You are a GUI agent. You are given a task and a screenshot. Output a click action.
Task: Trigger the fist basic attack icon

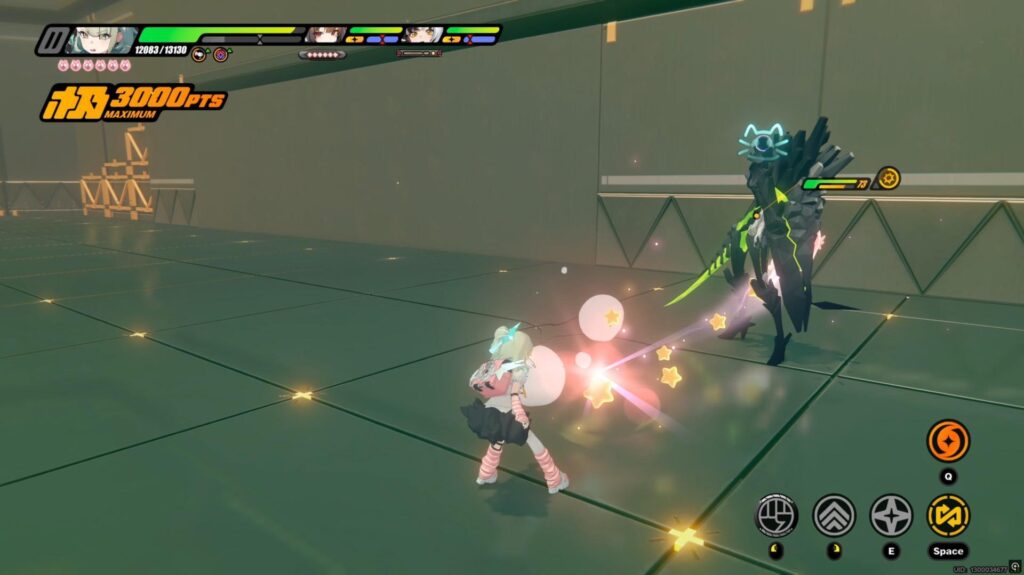point(776,515)
